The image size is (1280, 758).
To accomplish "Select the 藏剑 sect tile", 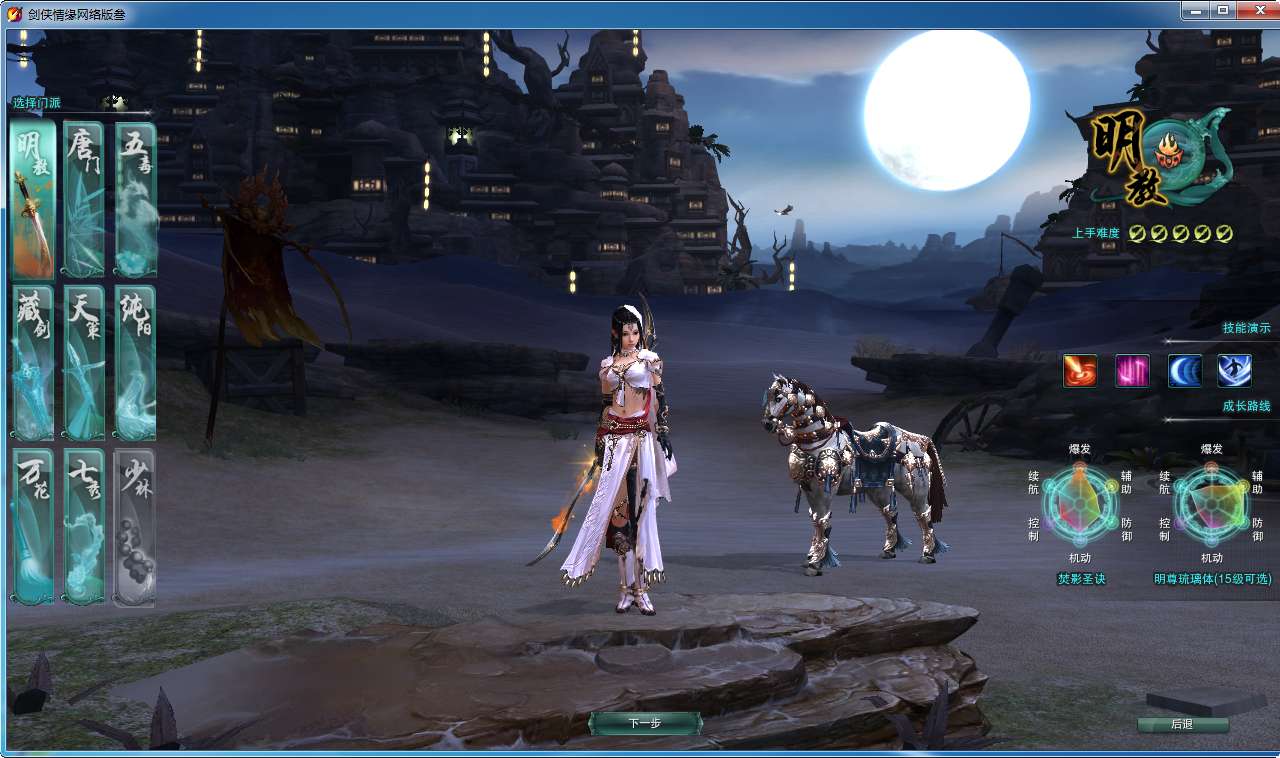I will click(33, 363).
